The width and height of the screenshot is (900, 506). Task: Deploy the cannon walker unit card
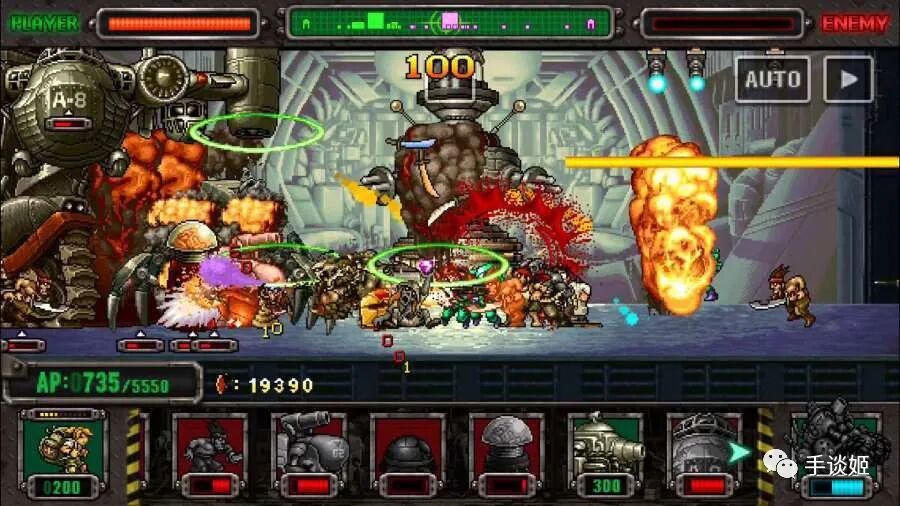pos(309,453)
